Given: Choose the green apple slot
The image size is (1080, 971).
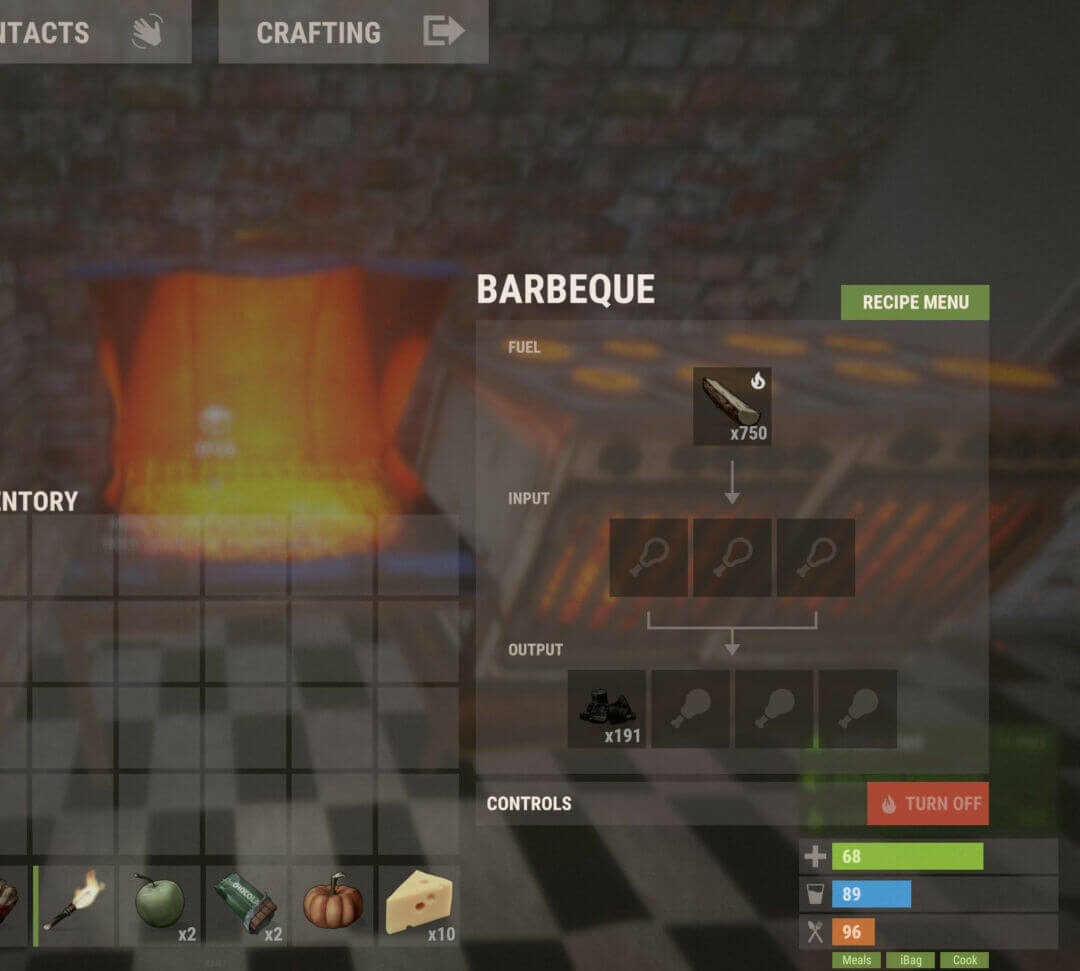Looking at the screenshot, I should pyautogui.click(x=160, y=905).
